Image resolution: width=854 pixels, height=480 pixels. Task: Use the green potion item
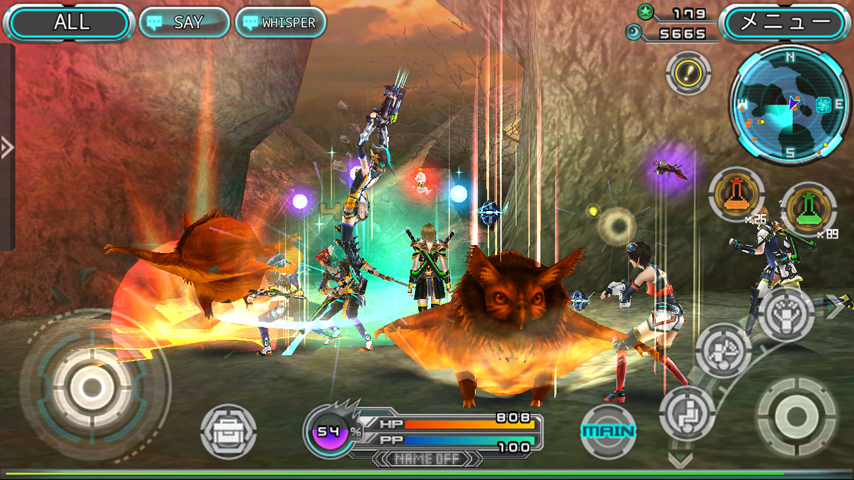(x=808, y=208)
